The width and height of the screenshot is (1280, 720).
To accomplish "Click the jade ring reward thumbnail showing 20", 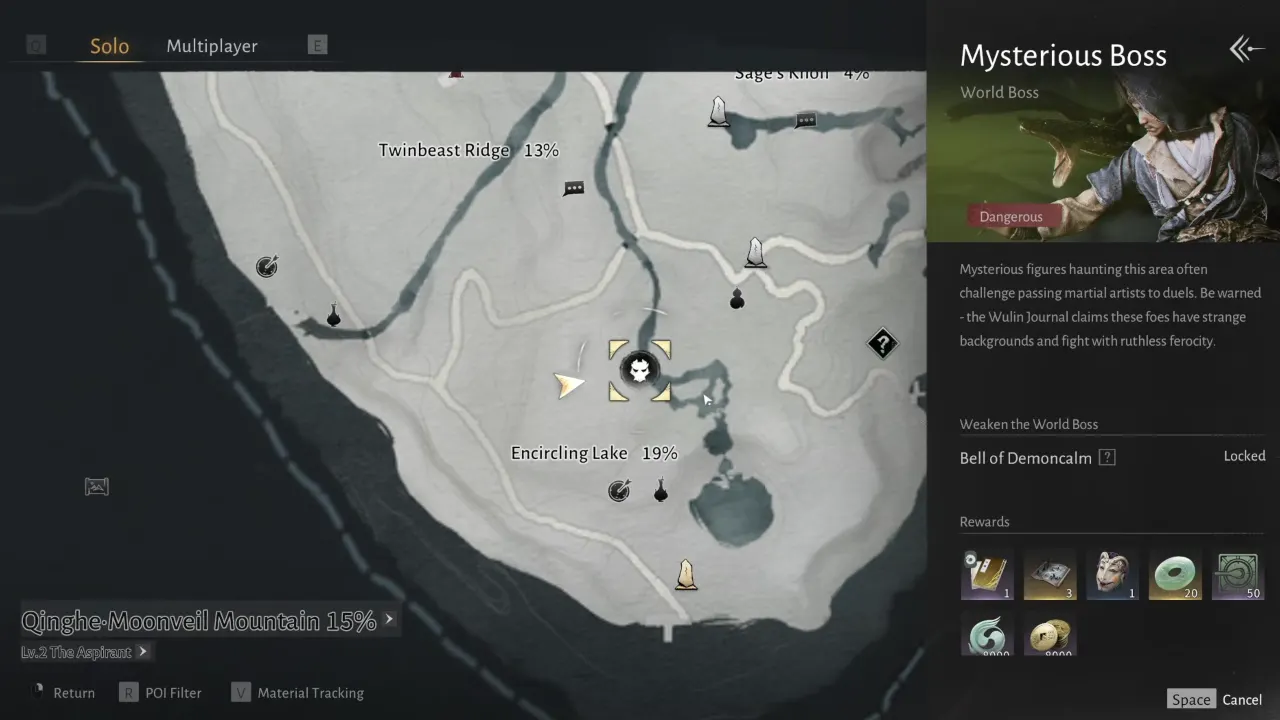I will (x=1175, y=573).
